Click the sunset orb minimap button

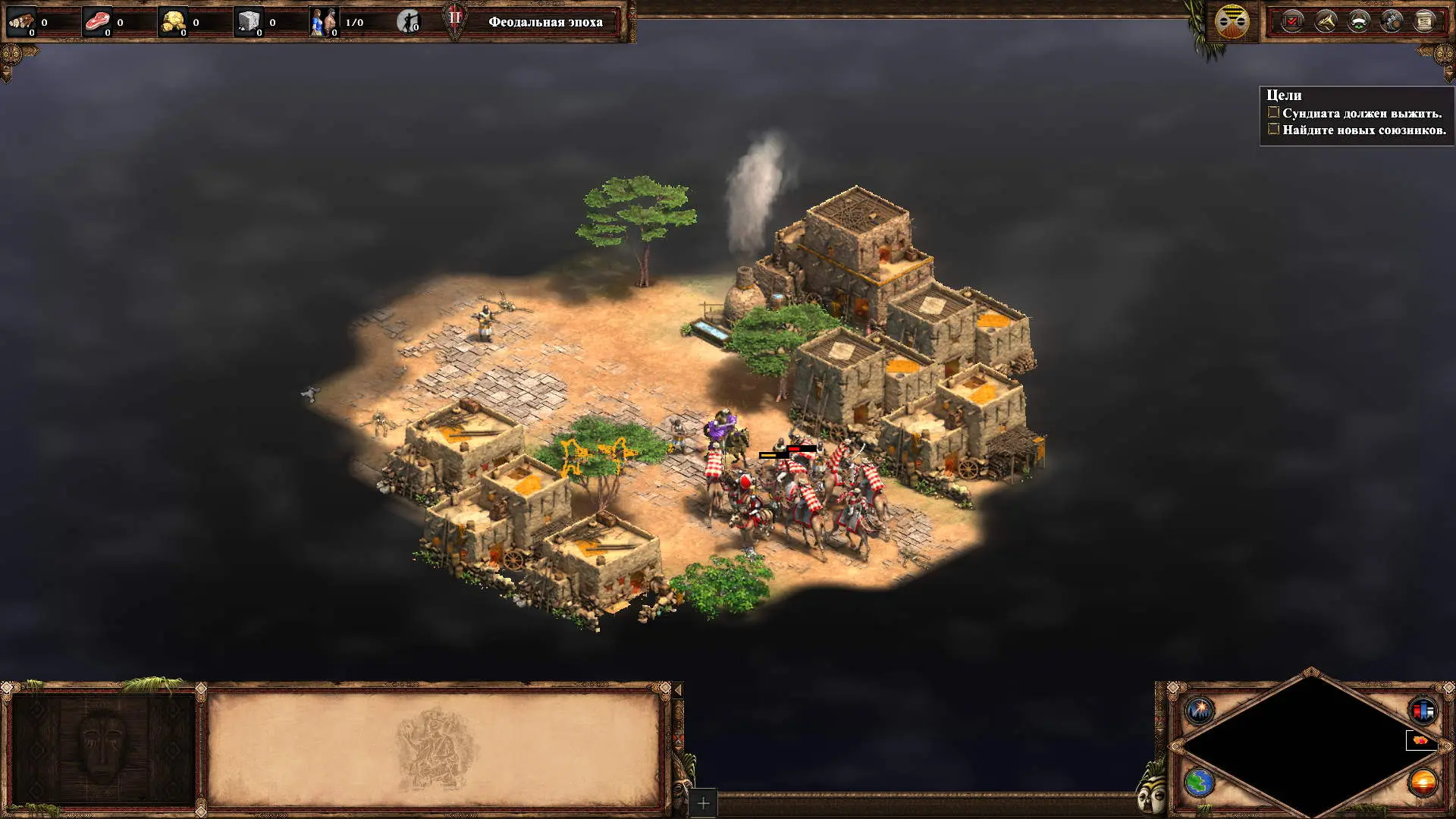pos(1423,782)
